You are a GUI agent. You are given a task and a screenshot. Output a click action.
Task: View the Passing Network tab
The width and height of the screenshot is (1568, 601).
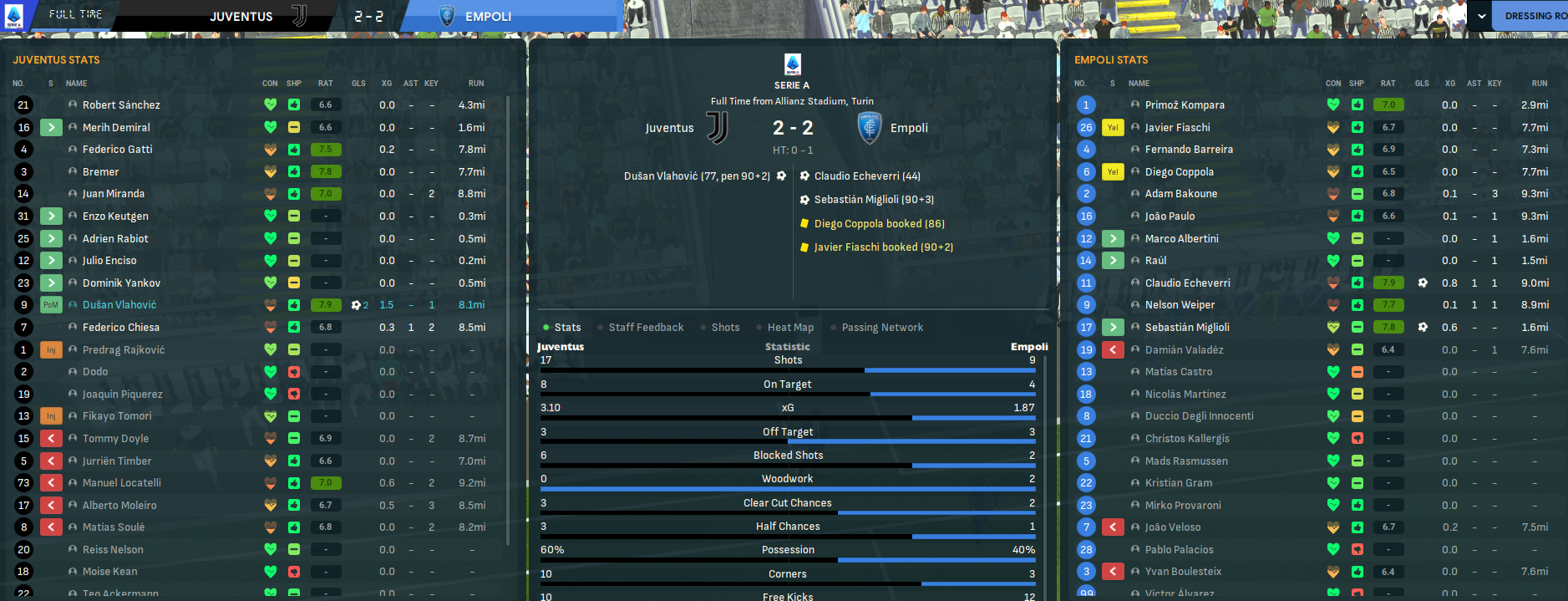point(882,328)
